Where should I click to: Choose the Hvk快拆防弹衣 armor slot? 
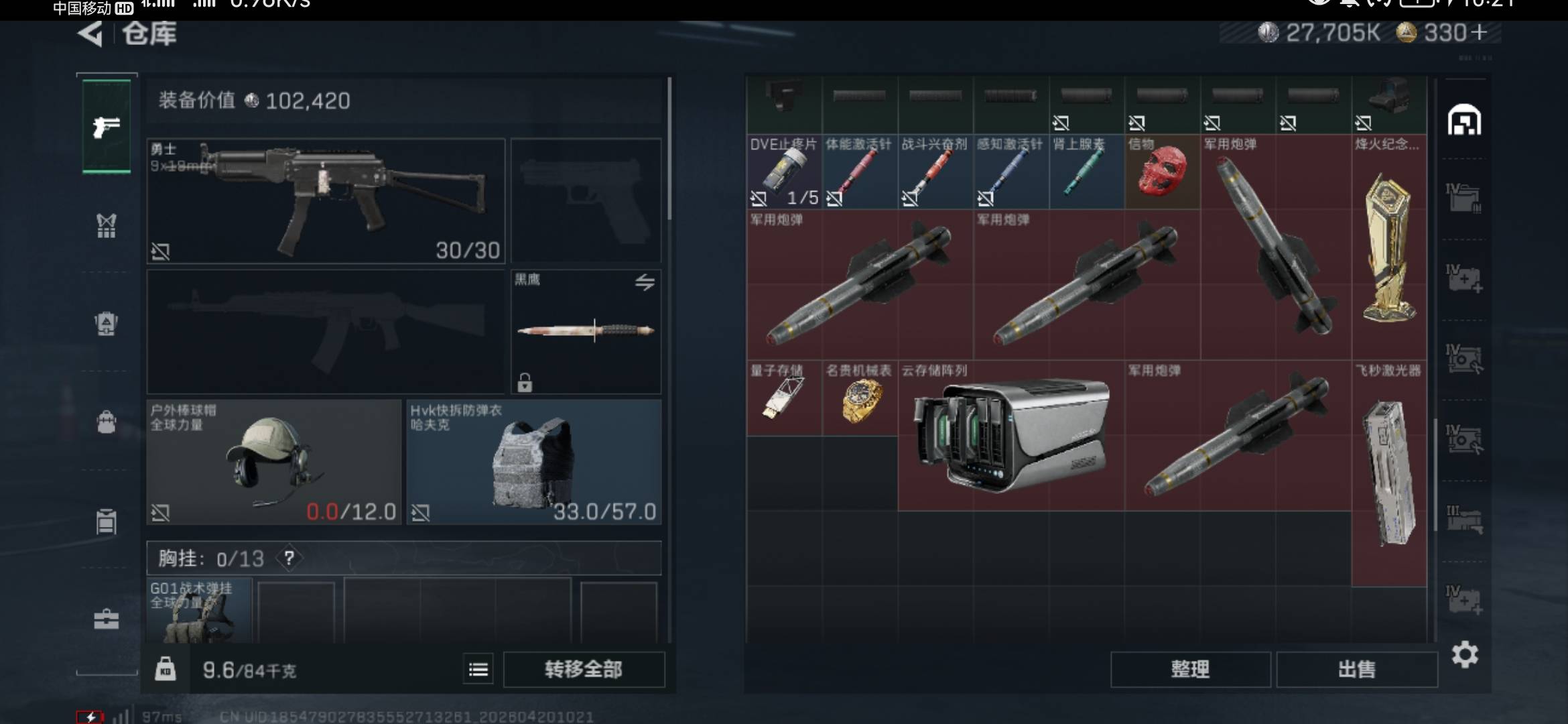[x=533, y=462]
